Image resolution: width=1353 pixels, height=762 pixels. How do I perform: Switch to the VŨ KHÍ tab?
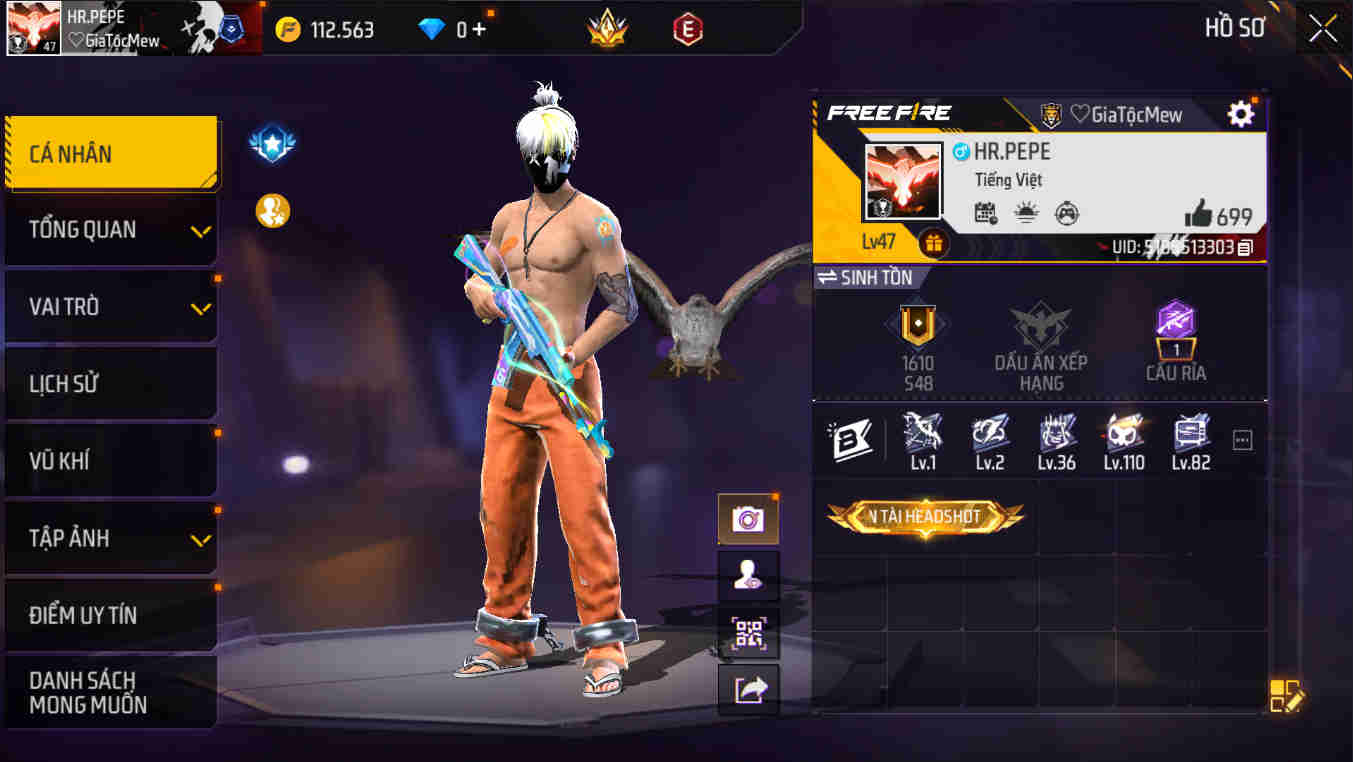click(x=110, y=460)
